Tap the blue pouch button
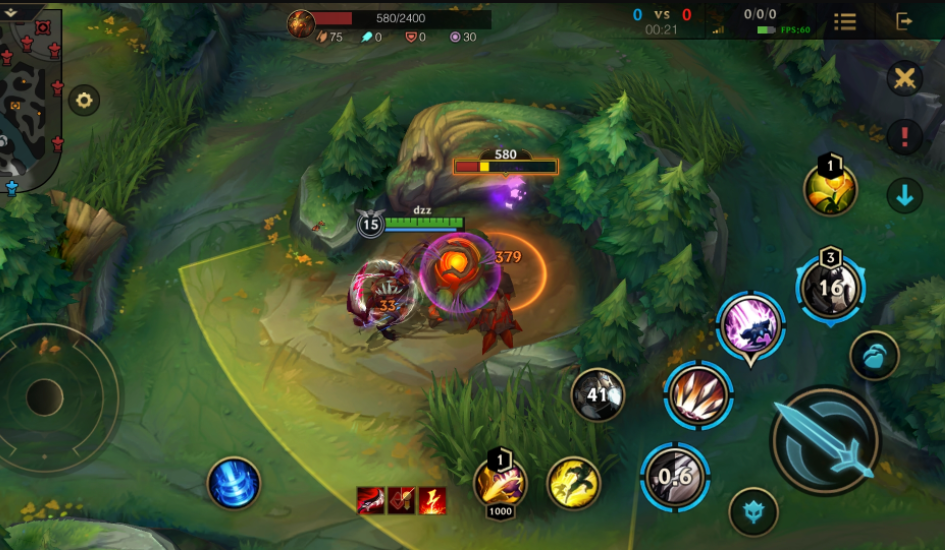Screen dimensions: 945x550 coord(874,356)
